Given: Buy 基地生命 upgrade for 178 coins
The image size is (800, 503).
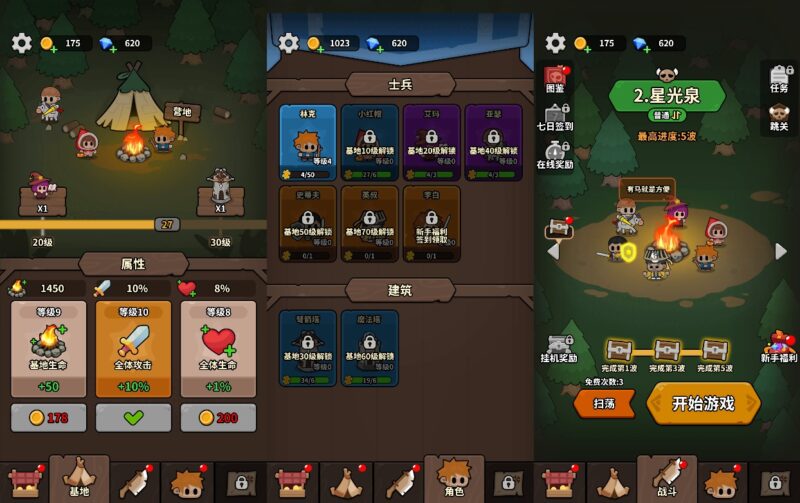Looking at the screenshot, I should tap(49, 417).
